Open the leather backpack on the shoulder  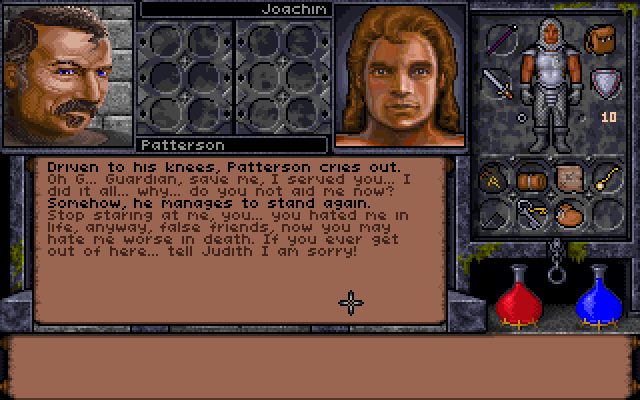pos(601,42)
